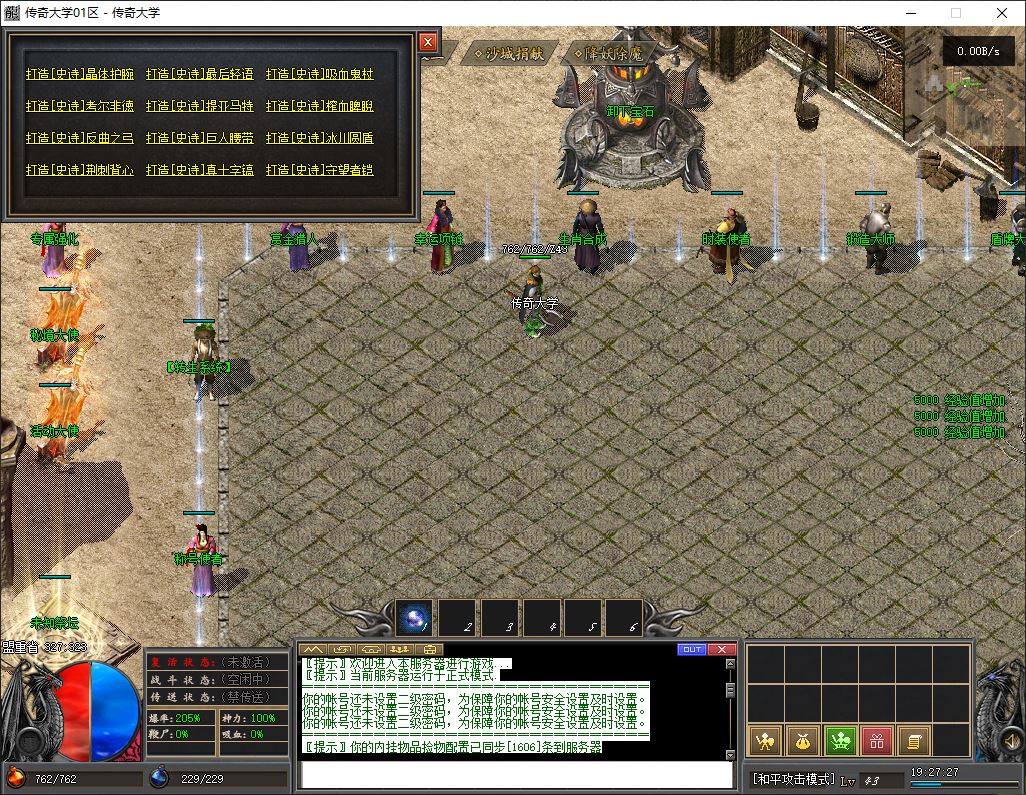Viewport: 1026px width, 795px height.
Task: Pick 打造[史诗]吸血鬼杖 from the list
Action: click(x=320, y=74)
